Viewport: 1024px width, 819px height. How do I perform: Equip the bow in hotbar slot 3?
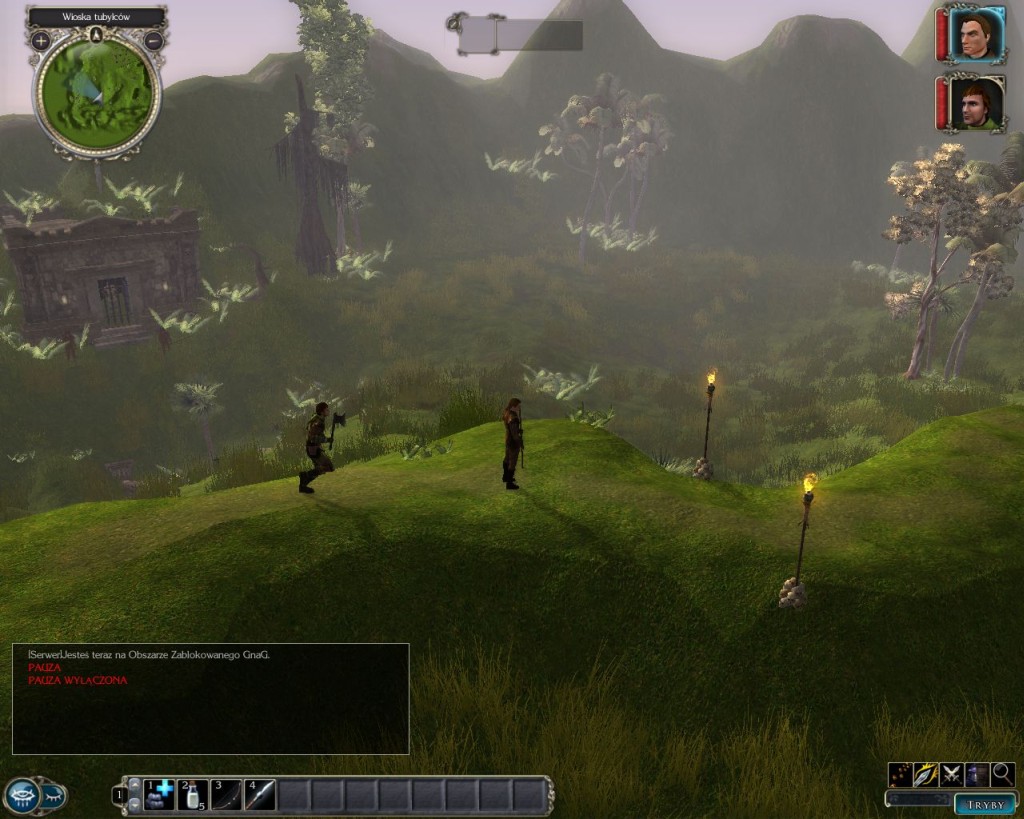[227, 795]
